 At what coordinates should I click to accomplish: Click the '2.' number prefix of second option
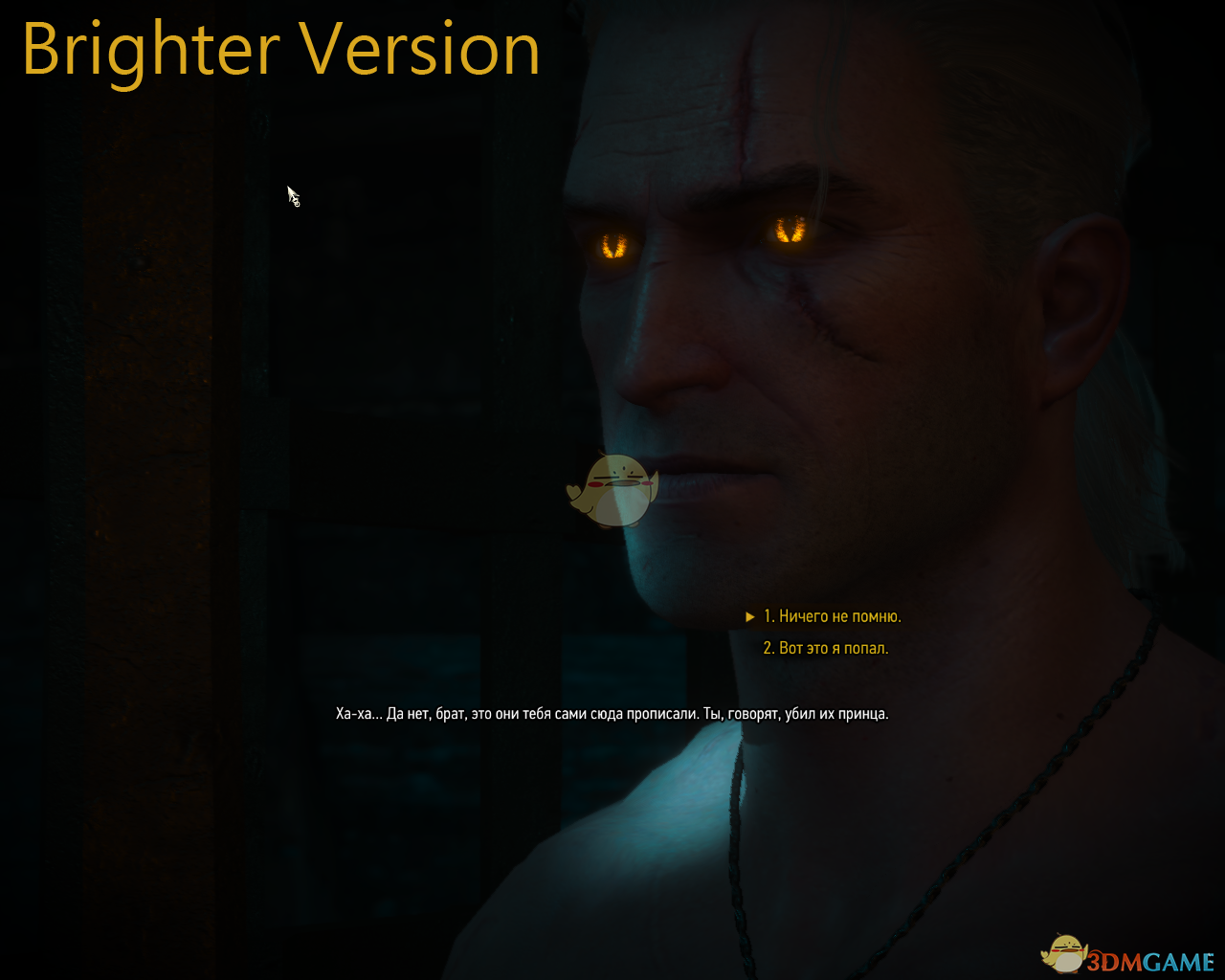768,648
